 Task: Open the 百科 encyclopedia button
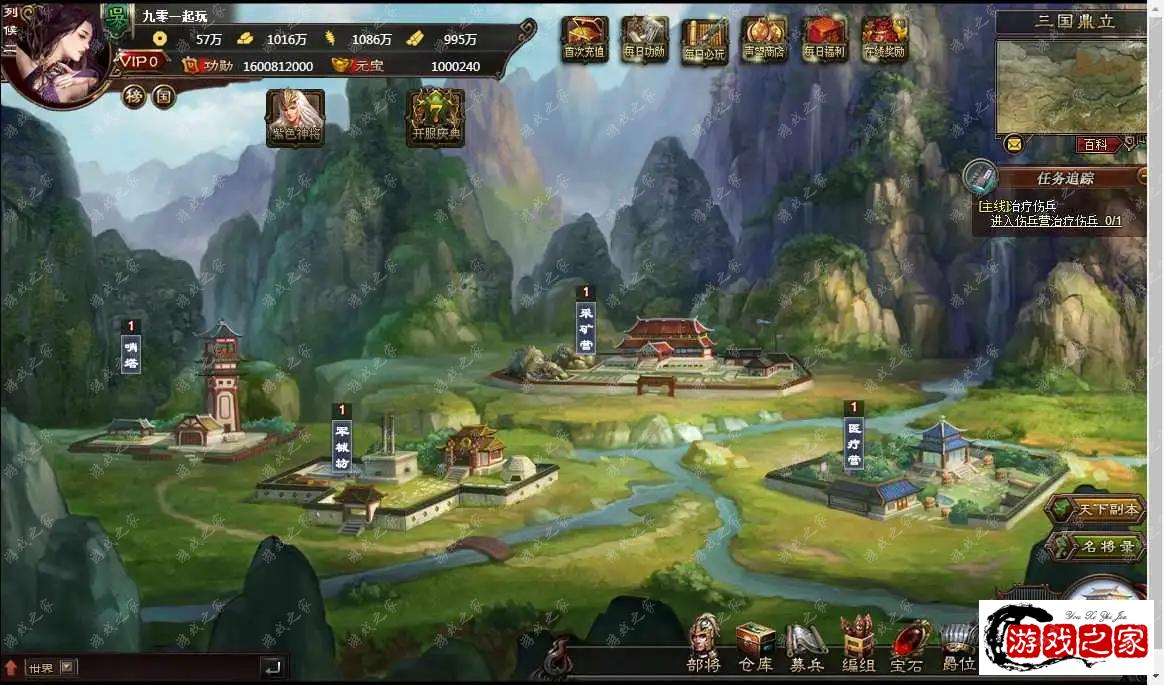click(x=1095, y=145)
